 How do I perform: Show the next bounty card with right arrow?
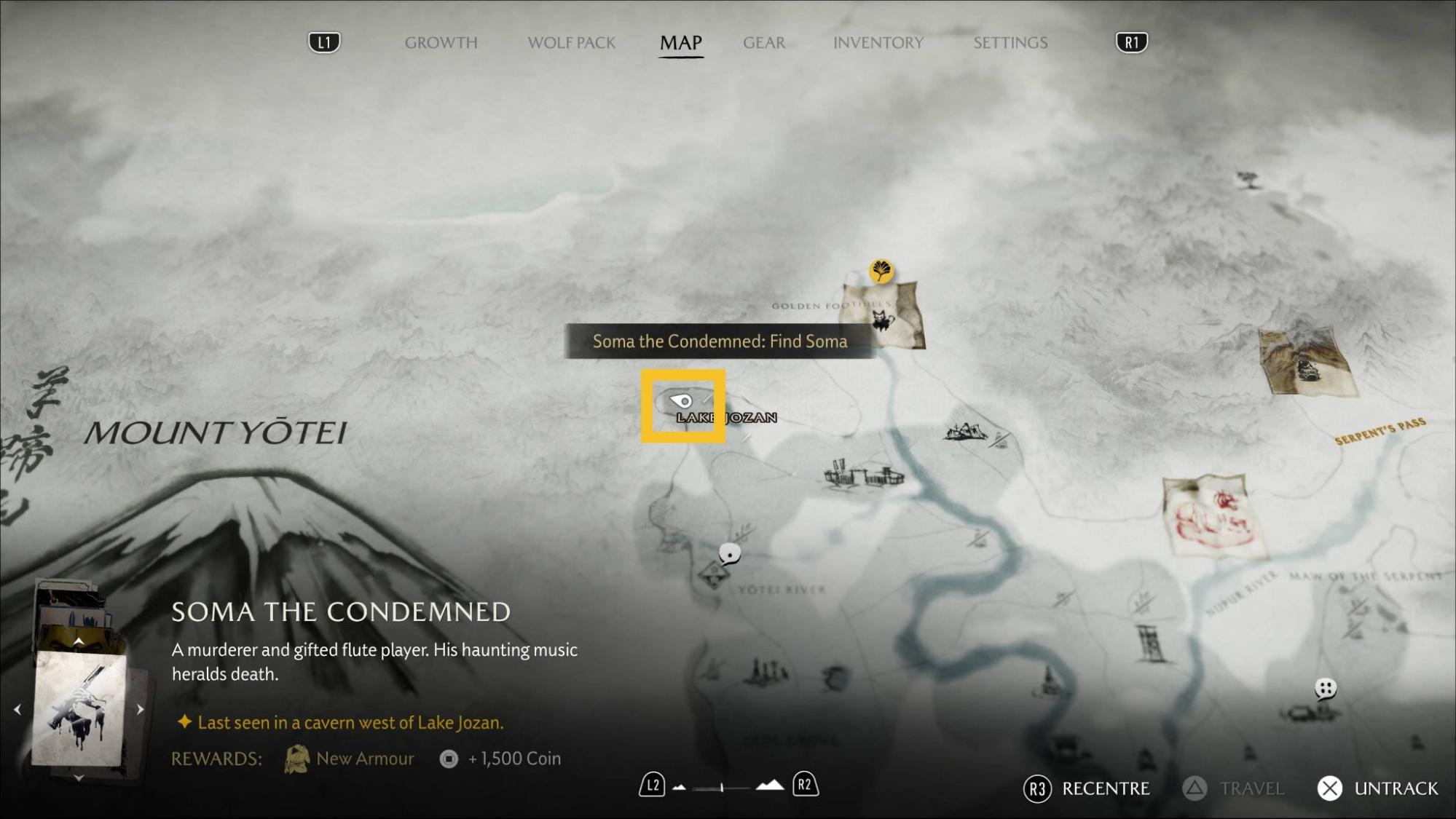[140, 709]
